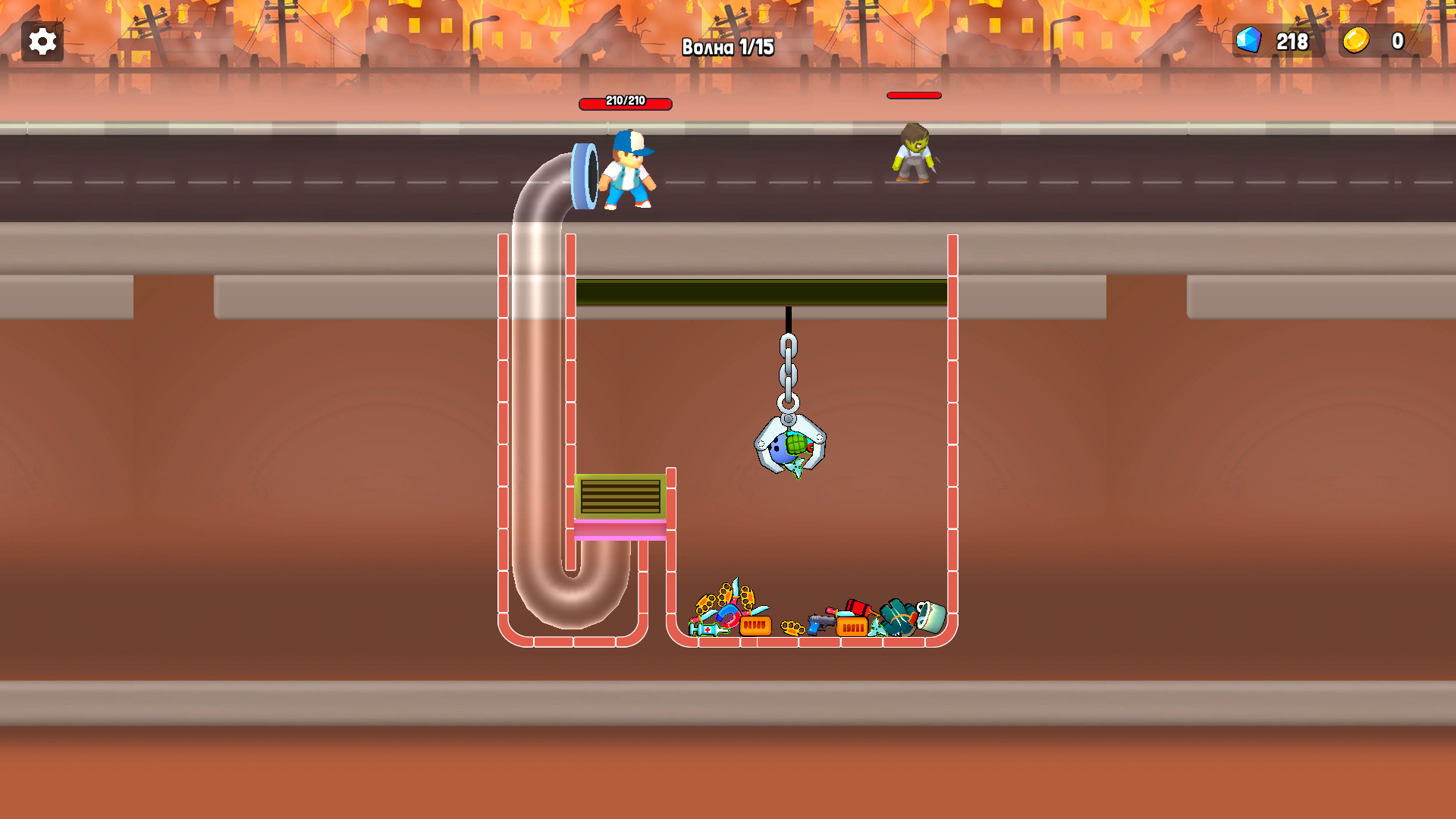
Task: Select the red dynamite bundle
Action: (858, 607)
